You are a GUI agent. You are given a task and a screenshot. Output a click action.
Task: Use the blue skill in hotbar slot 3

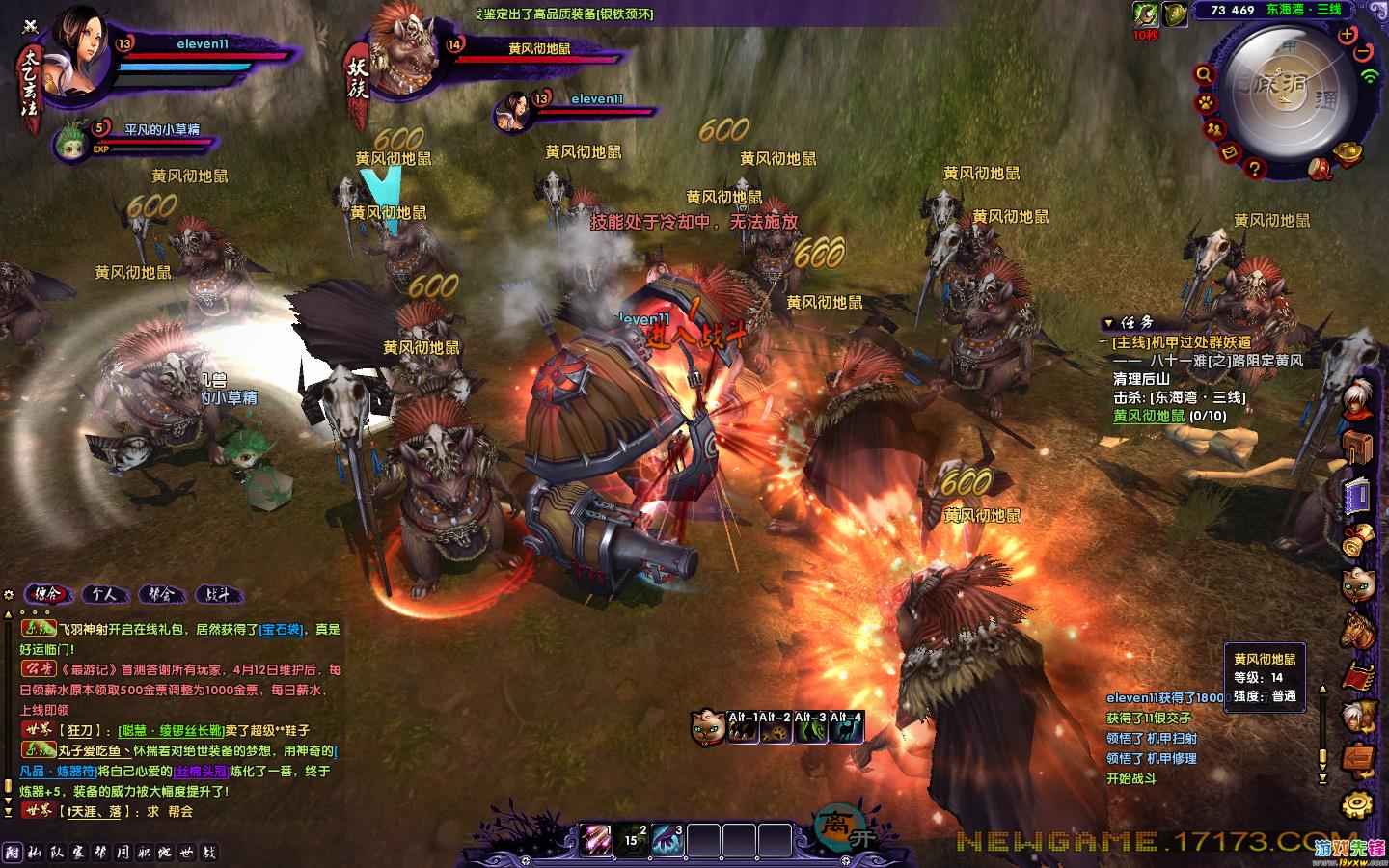coord(667,837)
